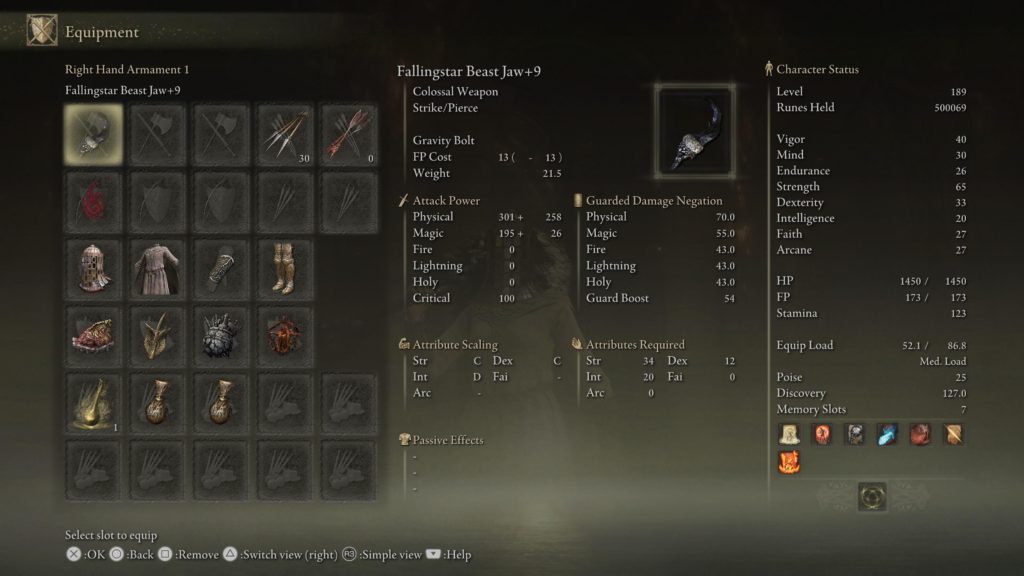The height and width of the screenshot is (576, 1024).
Task: Select the gauntlets arm armor slot
Action: (x=221, y=268)
